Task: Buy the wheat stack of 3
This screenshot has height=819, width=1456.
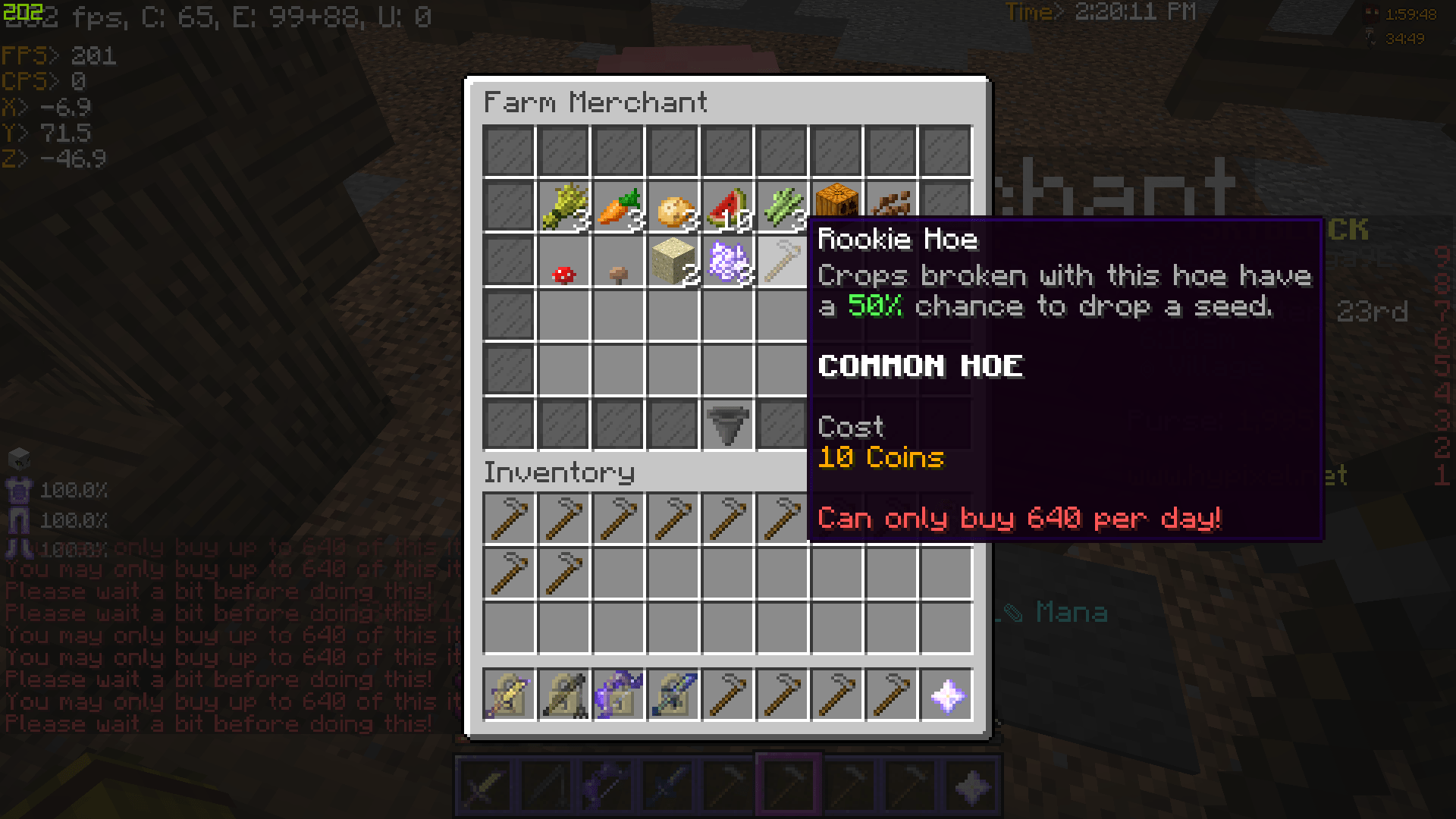Action: (x=564, y=205)
